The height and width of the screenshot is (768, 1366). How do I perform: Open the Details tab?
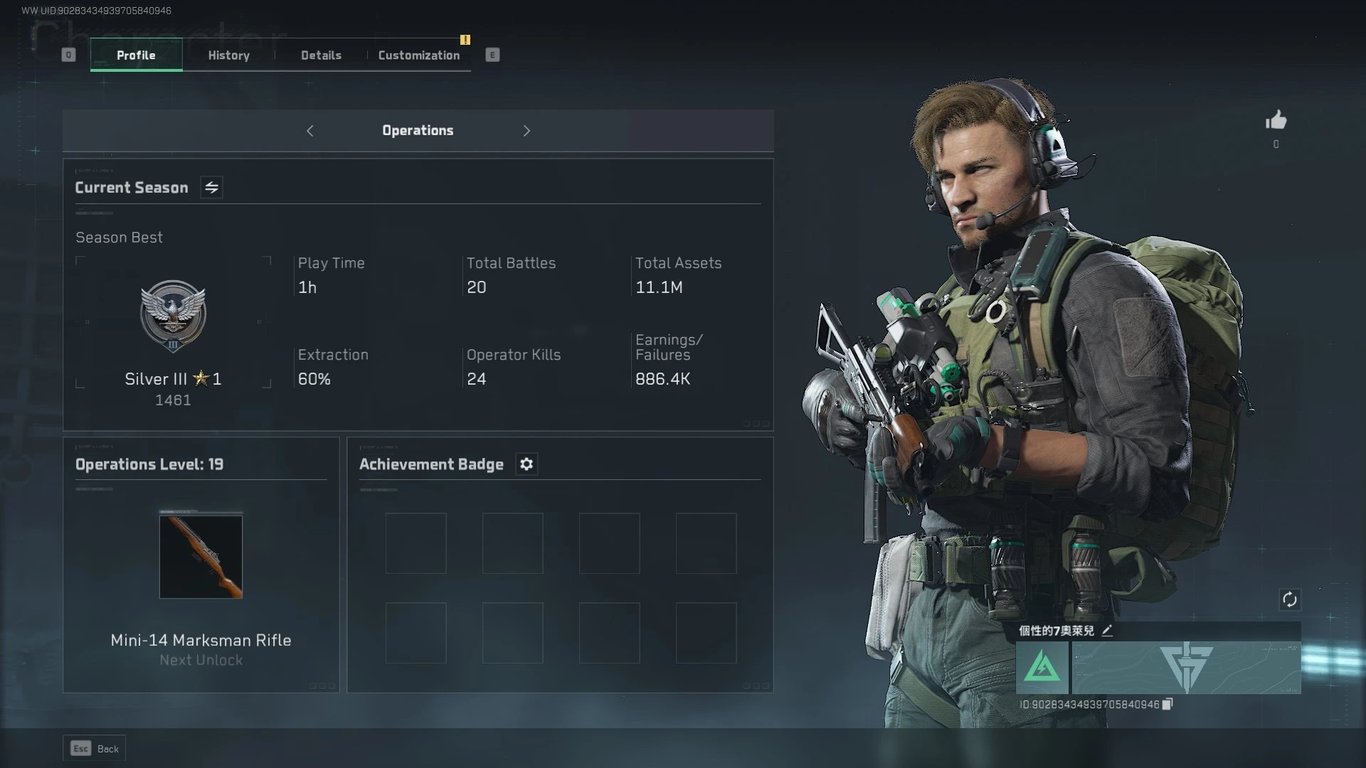tap(321, 55)
